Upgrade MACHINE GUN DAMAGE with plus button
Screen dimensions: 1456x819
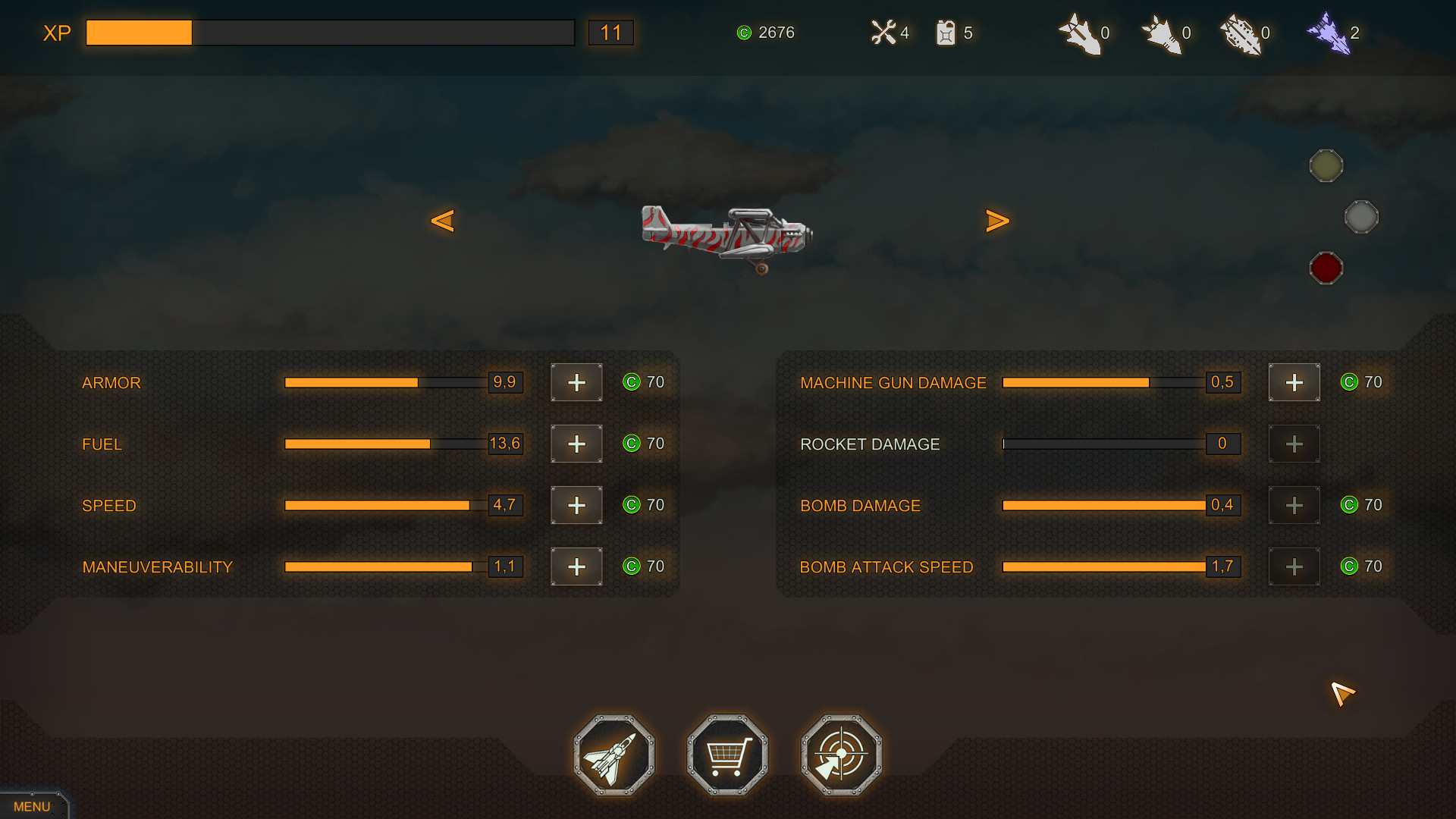point(1294,383)
